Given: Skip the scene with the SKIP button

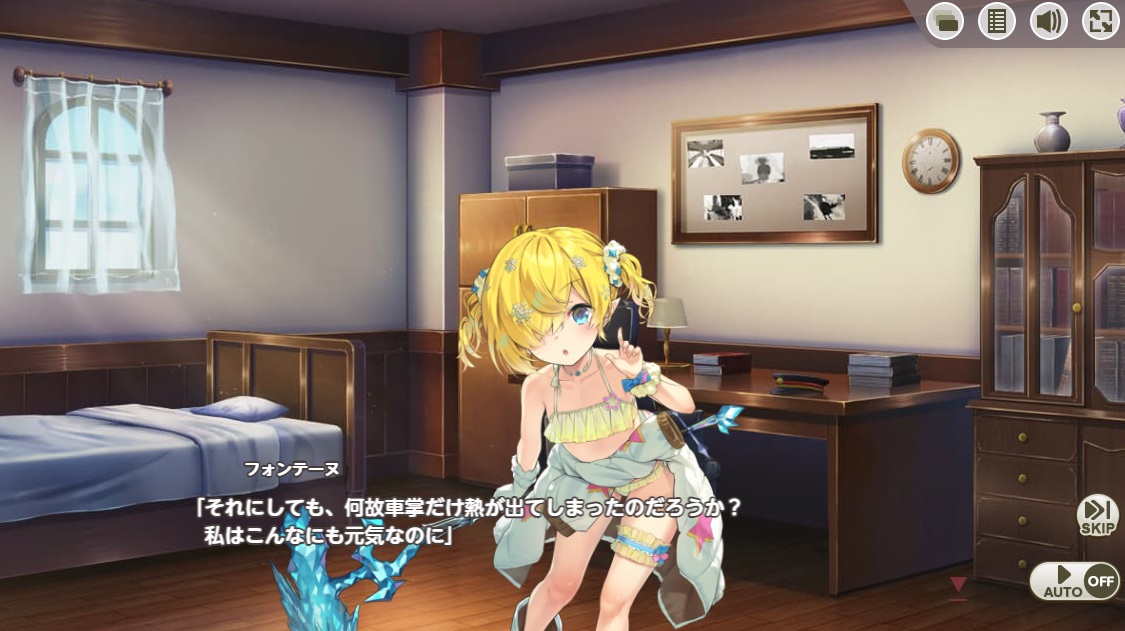Looking at the screenshot, I should [x=1097, y=515].
